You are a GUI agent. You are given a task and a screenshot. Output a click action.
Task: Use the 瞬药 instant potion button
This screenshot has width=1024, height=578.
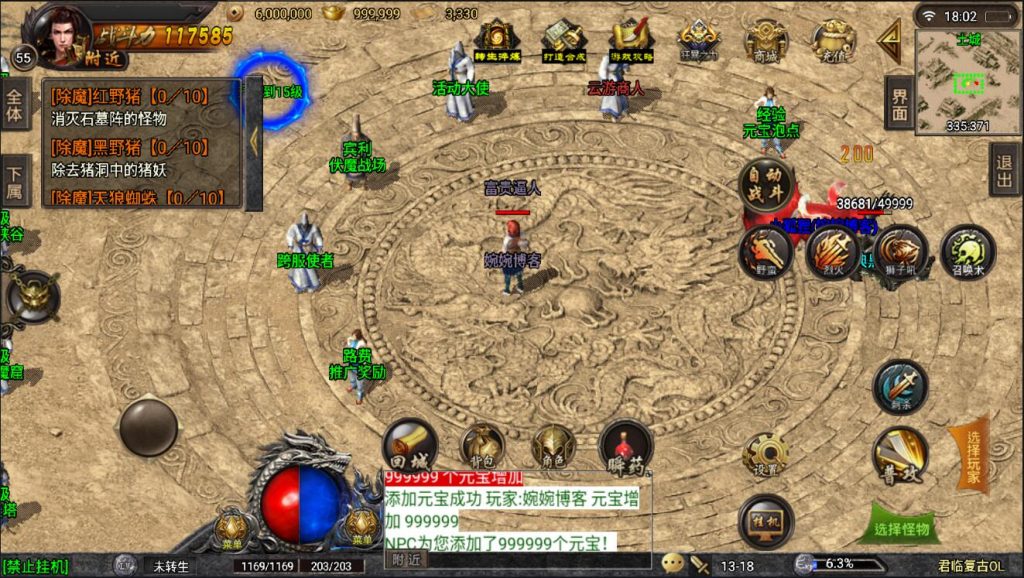[x=625, y=446]
